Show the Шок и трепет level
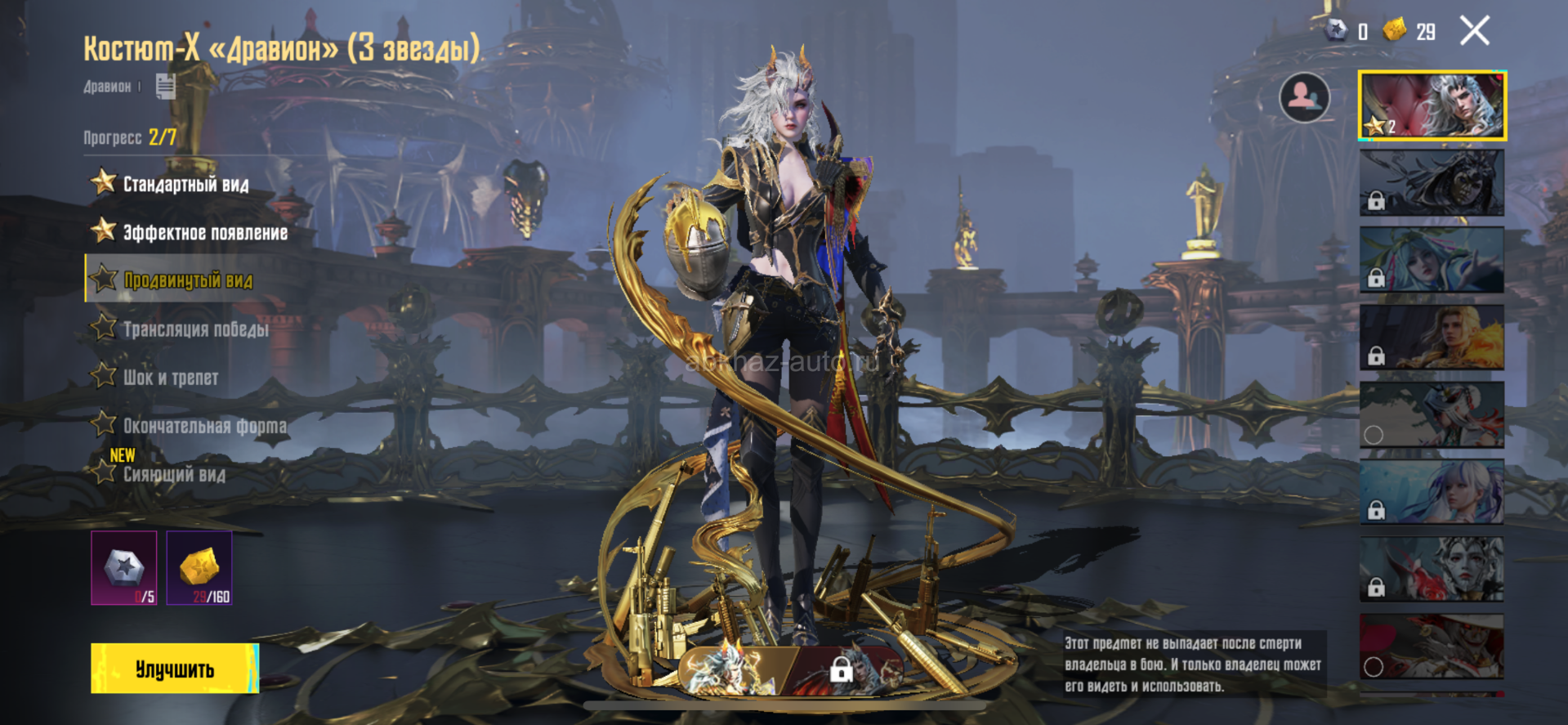The image size is (1568, 725). coord(170,378)
